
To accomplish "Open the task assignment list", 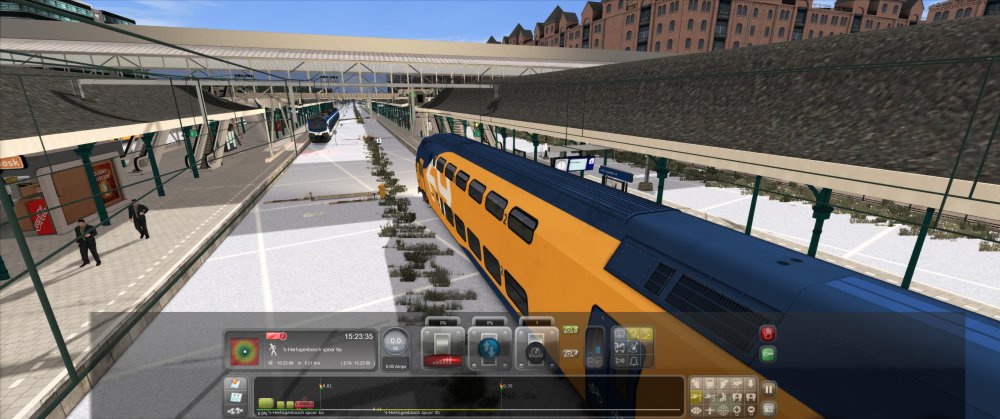I will coord(235,397).
